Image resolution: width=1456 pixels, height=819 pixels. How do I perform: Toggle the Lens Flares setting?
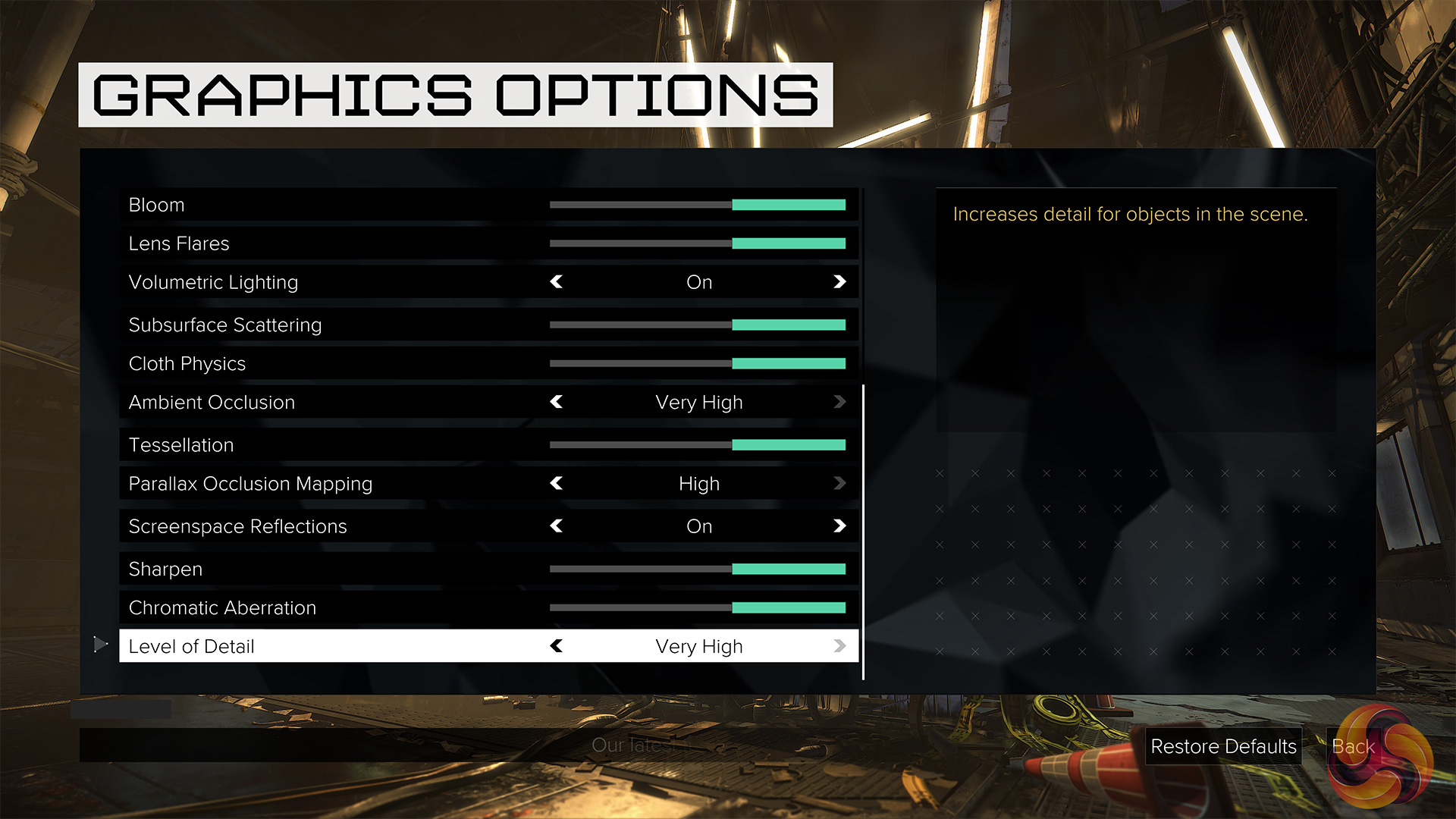coord(697,243)
